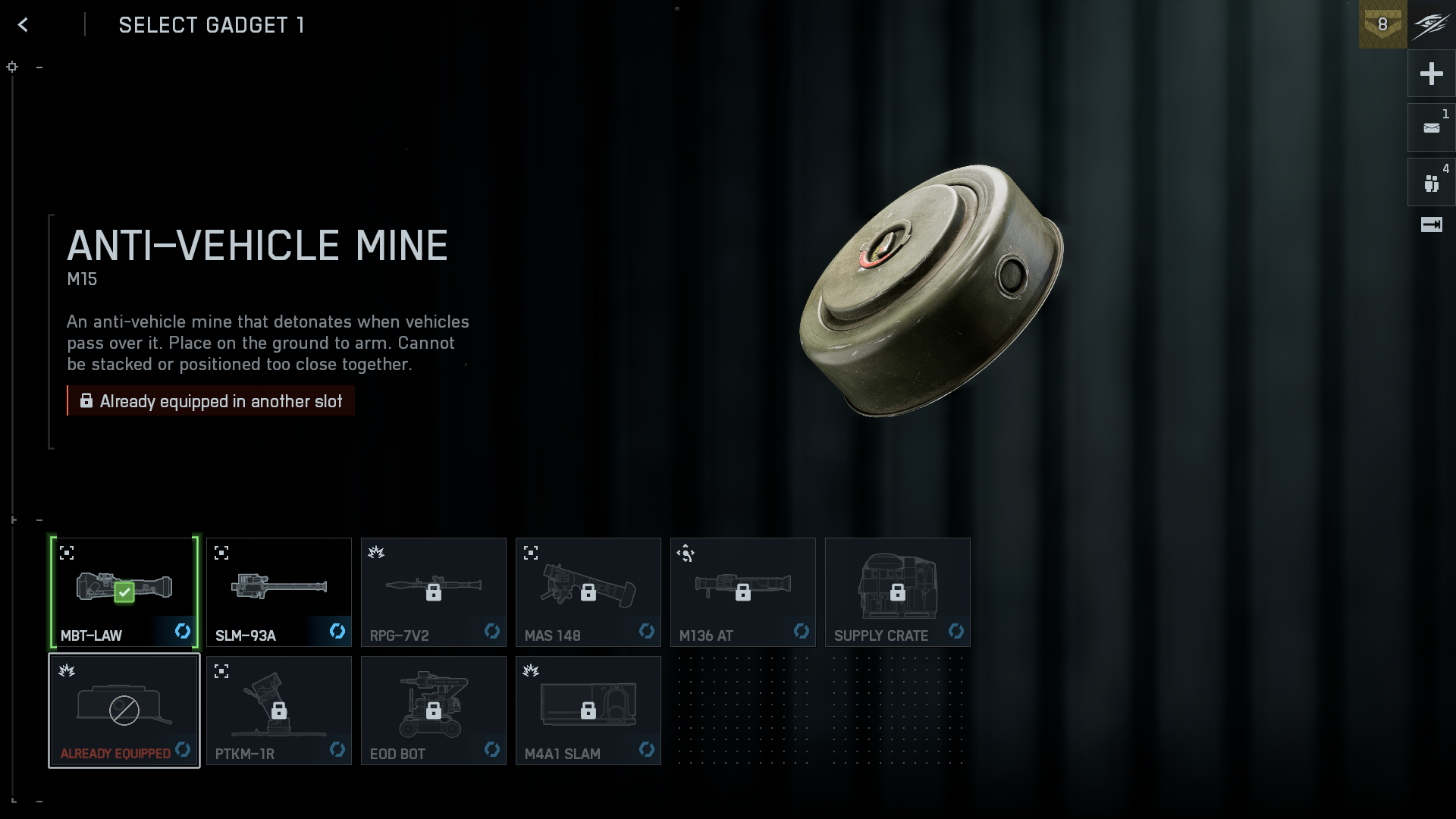1456x819 pixels.
Task: Select the locked RPG-7V2 tile
Action: pos(434,592)
